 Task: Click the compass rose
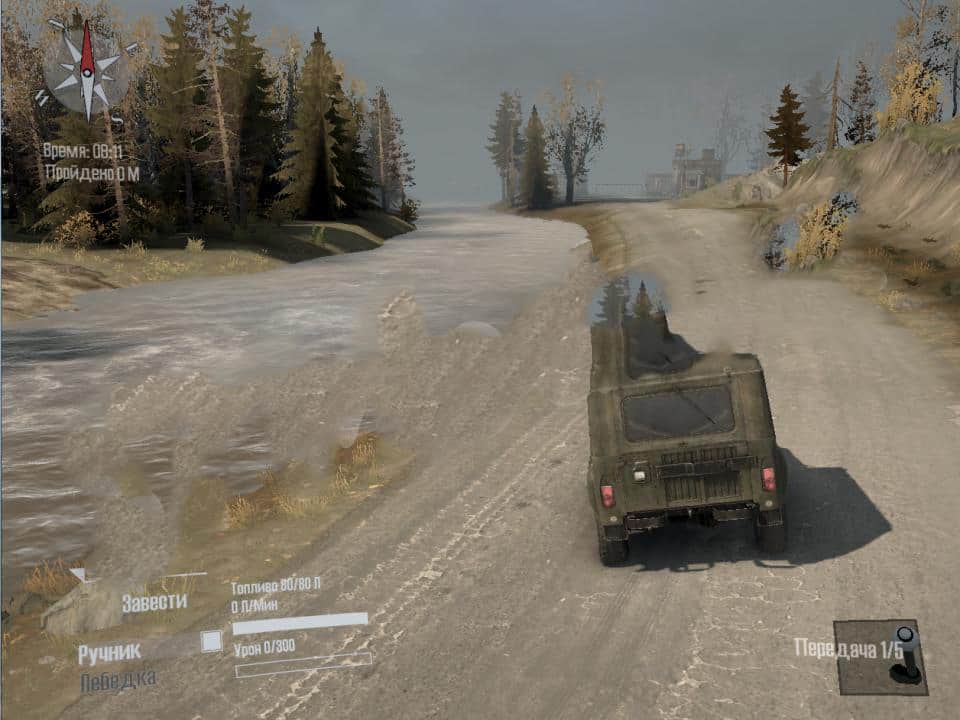tap(87, 70)
